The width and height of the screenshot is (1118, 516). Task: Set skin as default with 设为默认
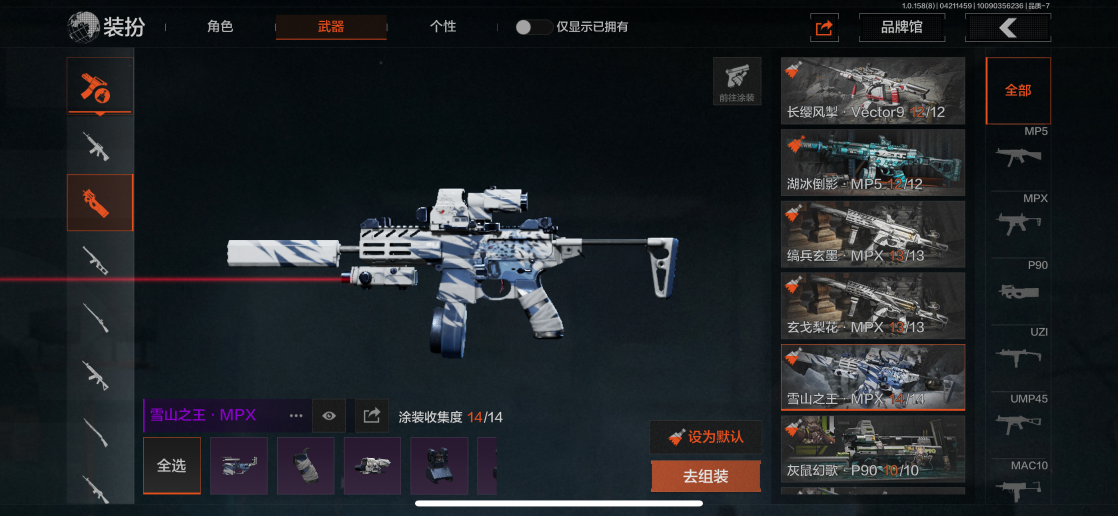click(x=705, y=437)
